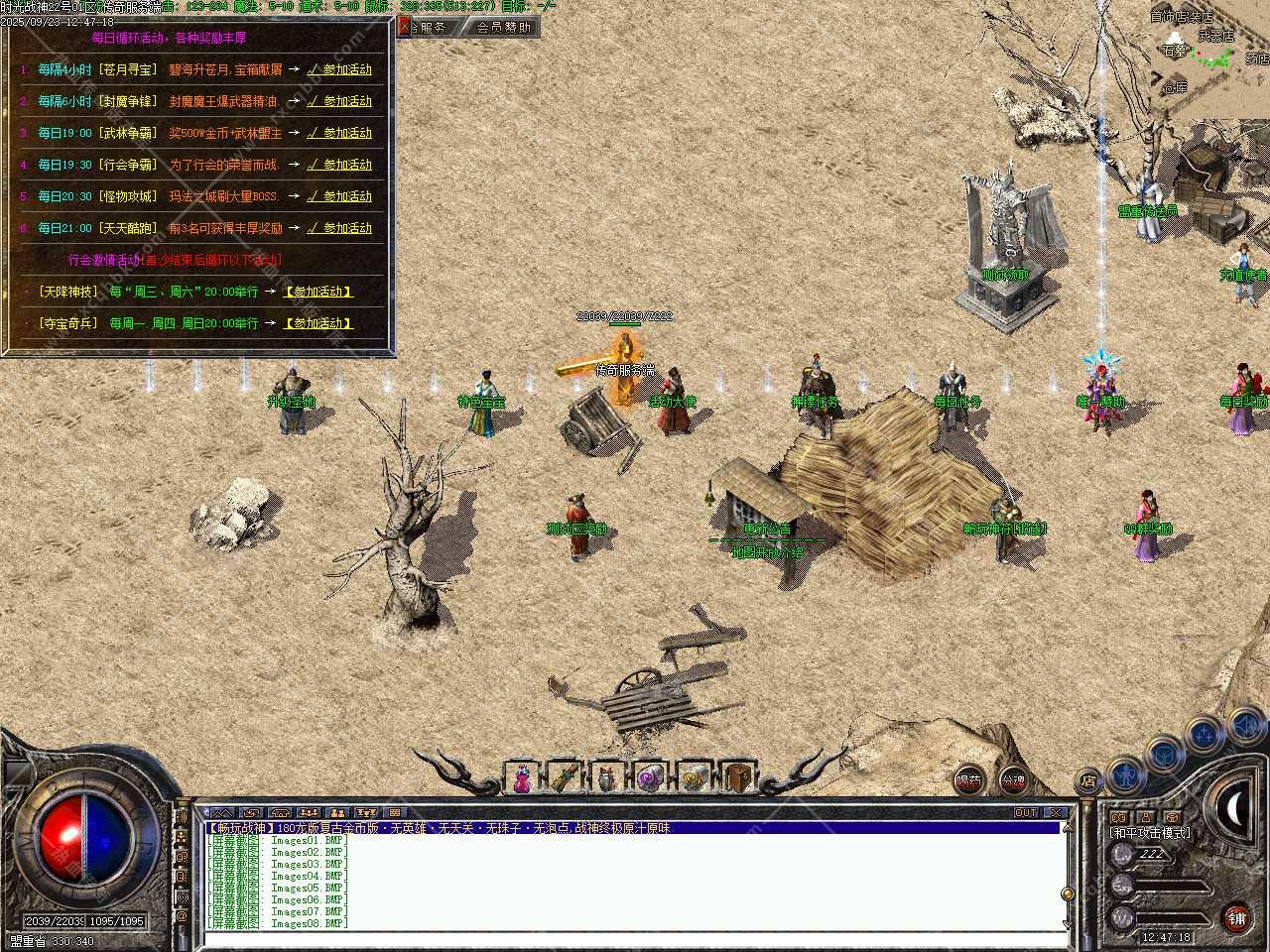Join the 天降神技 guild activity
The image size is (1270, 952).
[x=317, y=292]
